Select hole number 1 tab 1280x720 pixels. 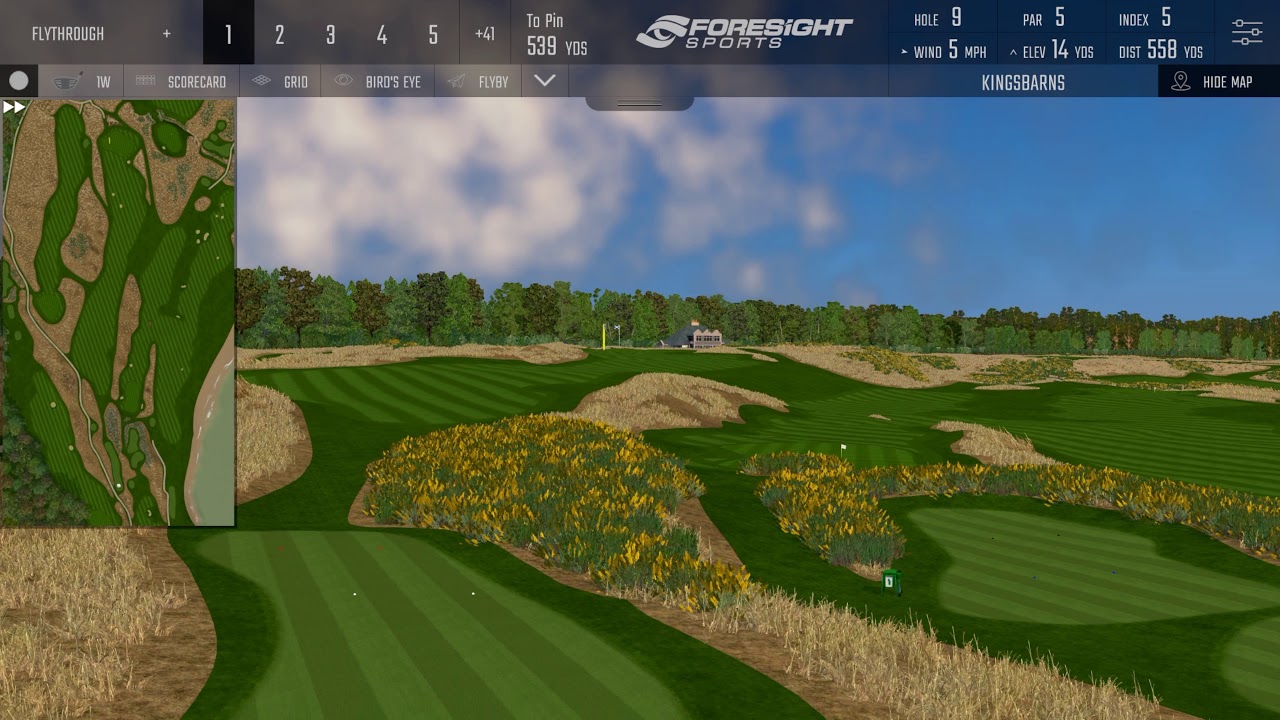point(228,35)
